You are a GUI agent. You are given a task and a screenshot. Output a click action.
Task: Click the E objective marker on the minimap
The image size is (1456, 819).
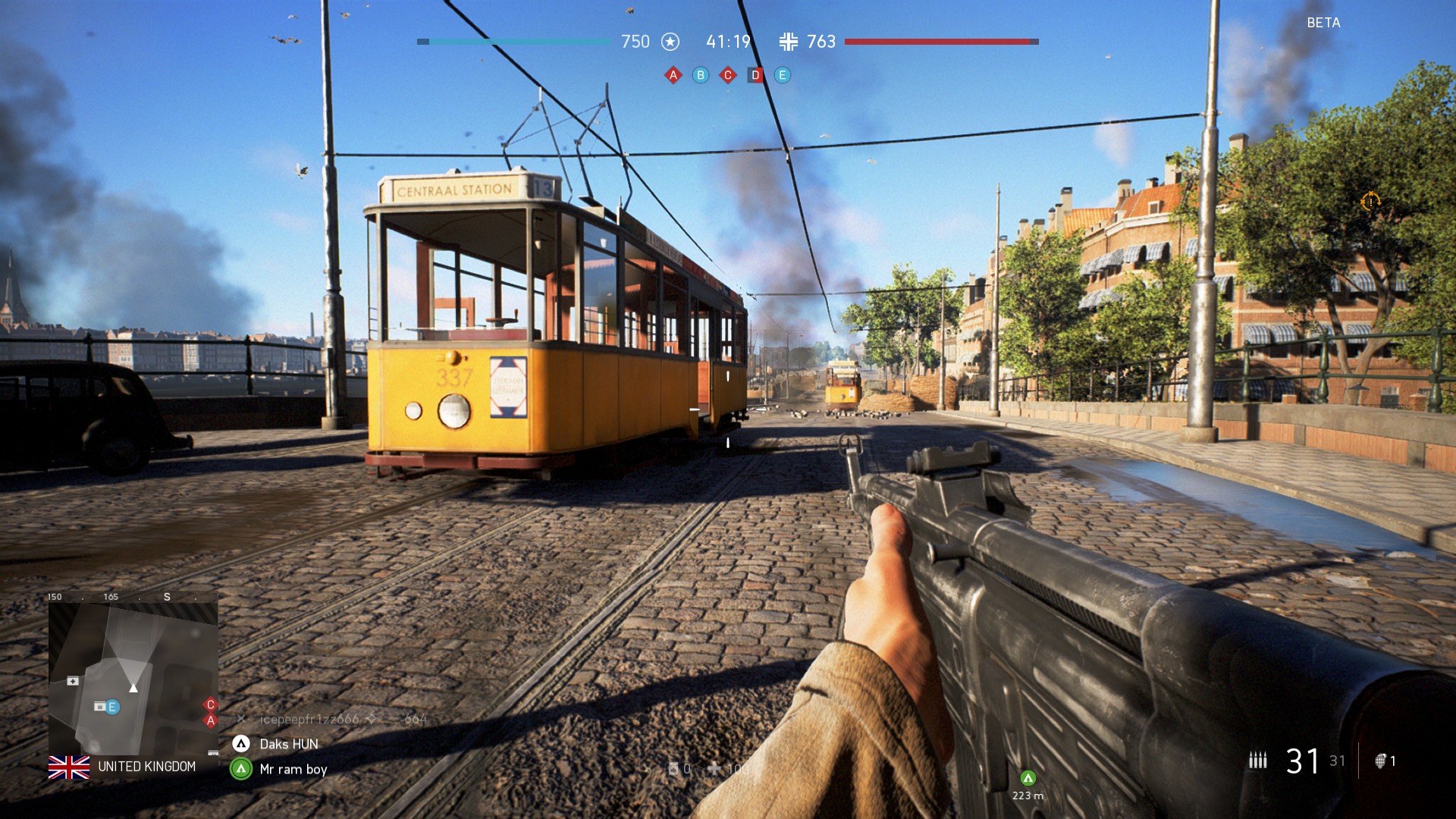coord(112,708)
